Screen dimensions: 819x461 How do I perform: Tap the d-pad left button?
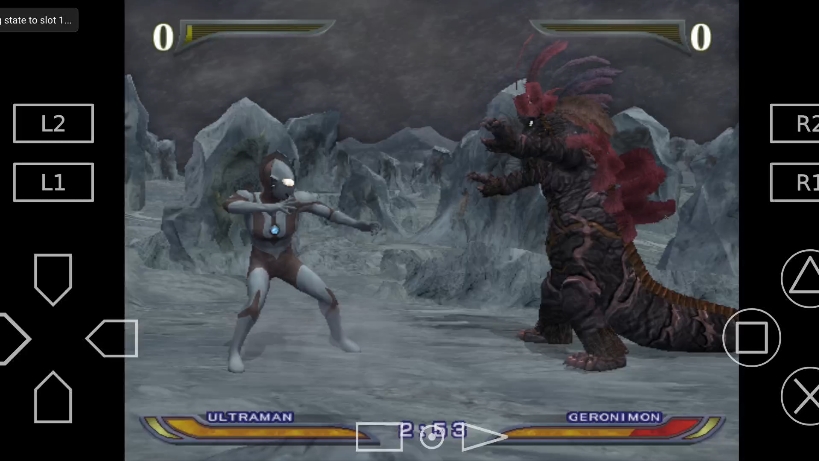(x=12, y=338)
